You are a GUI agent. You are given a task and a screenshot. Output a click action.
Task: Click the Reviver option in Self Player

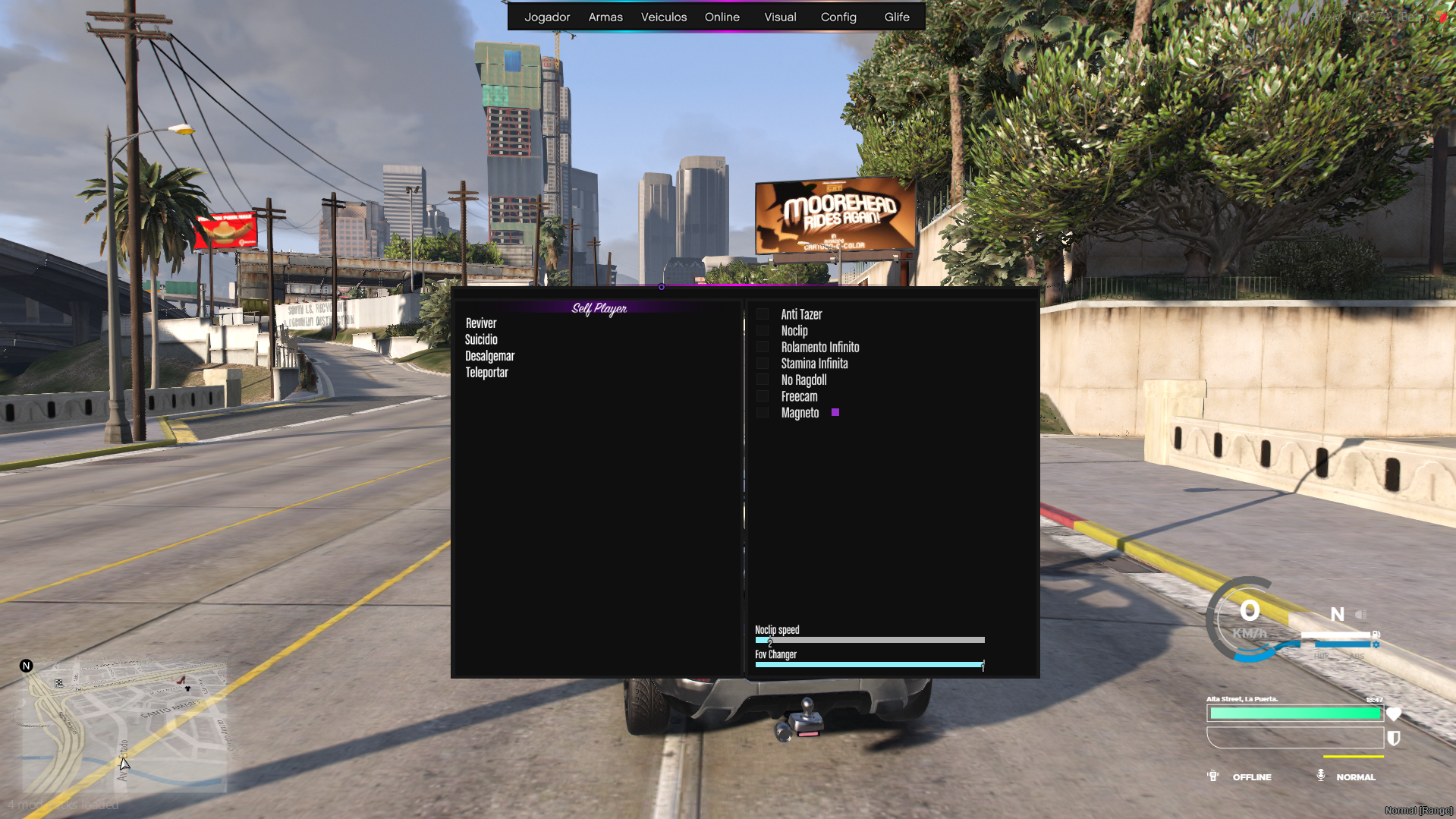480,323
